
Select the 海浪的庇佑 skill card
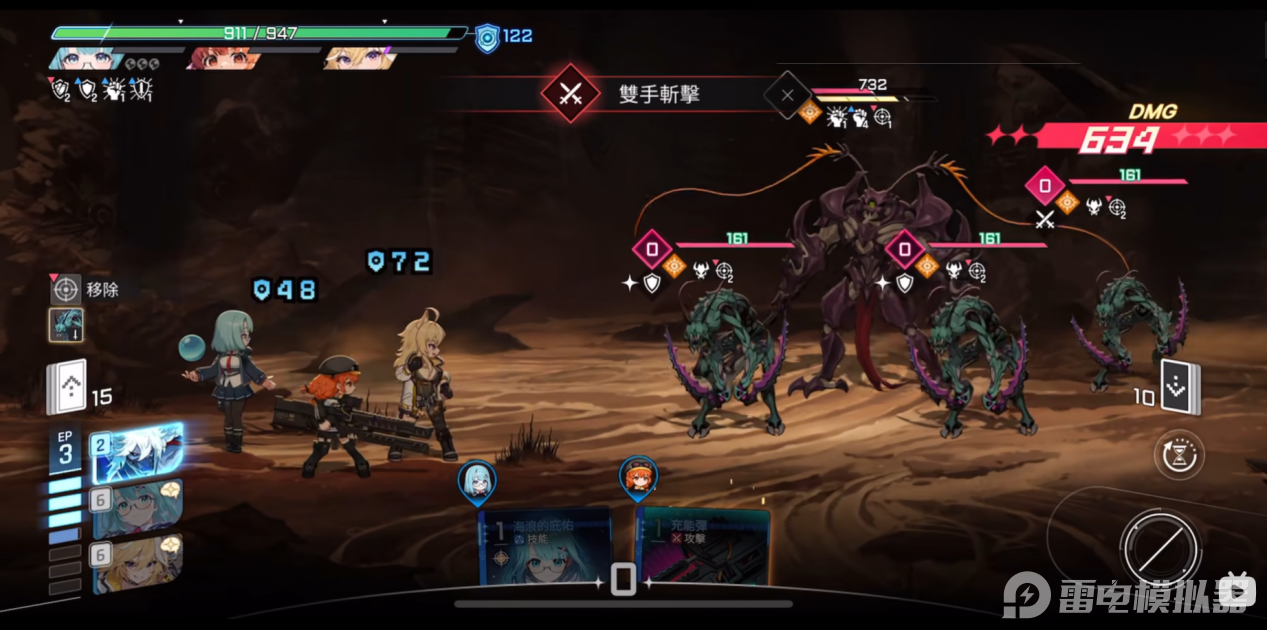tap(545, 546)
